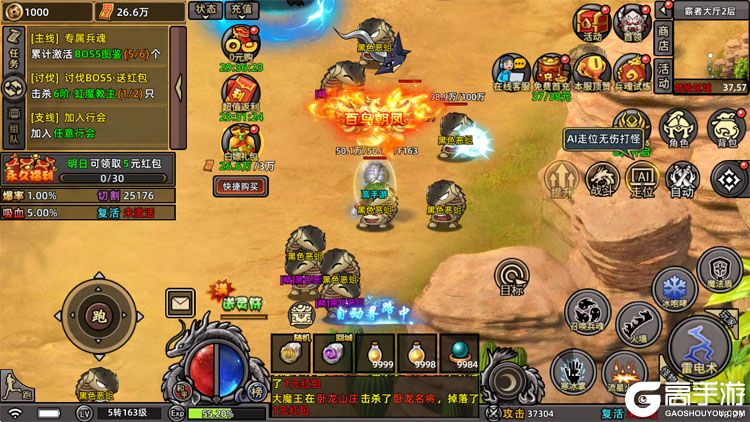The image size is (750, 422).
Task: Toggle AI 走位 movement mode
Action: pos(641,178)
